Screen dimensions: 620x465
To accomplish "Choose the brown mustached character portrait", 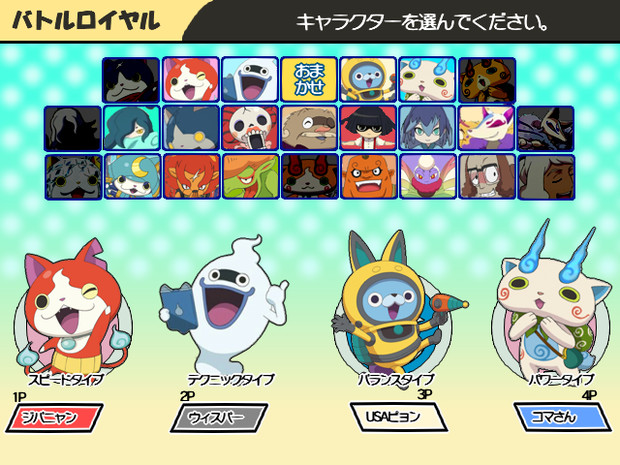I will [x=309, y=128].
